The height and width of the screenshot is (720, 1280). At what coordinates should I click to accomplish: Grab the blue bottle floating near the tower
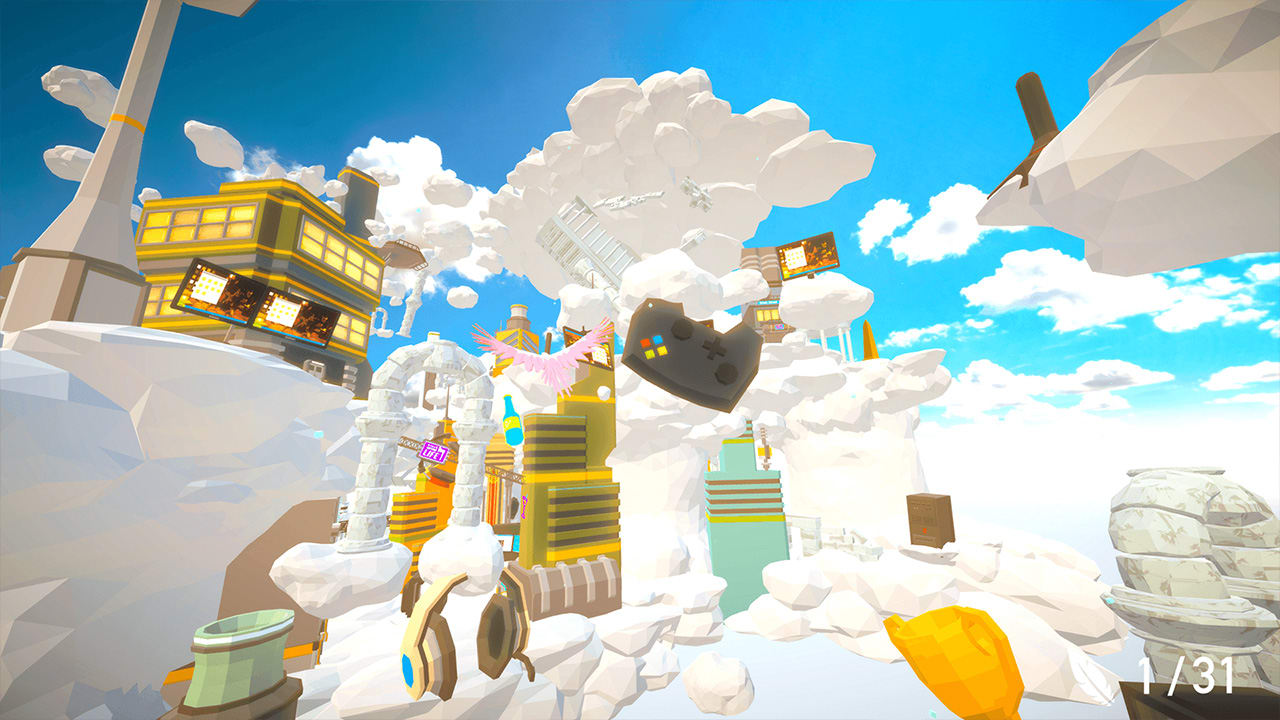point(513,421)
